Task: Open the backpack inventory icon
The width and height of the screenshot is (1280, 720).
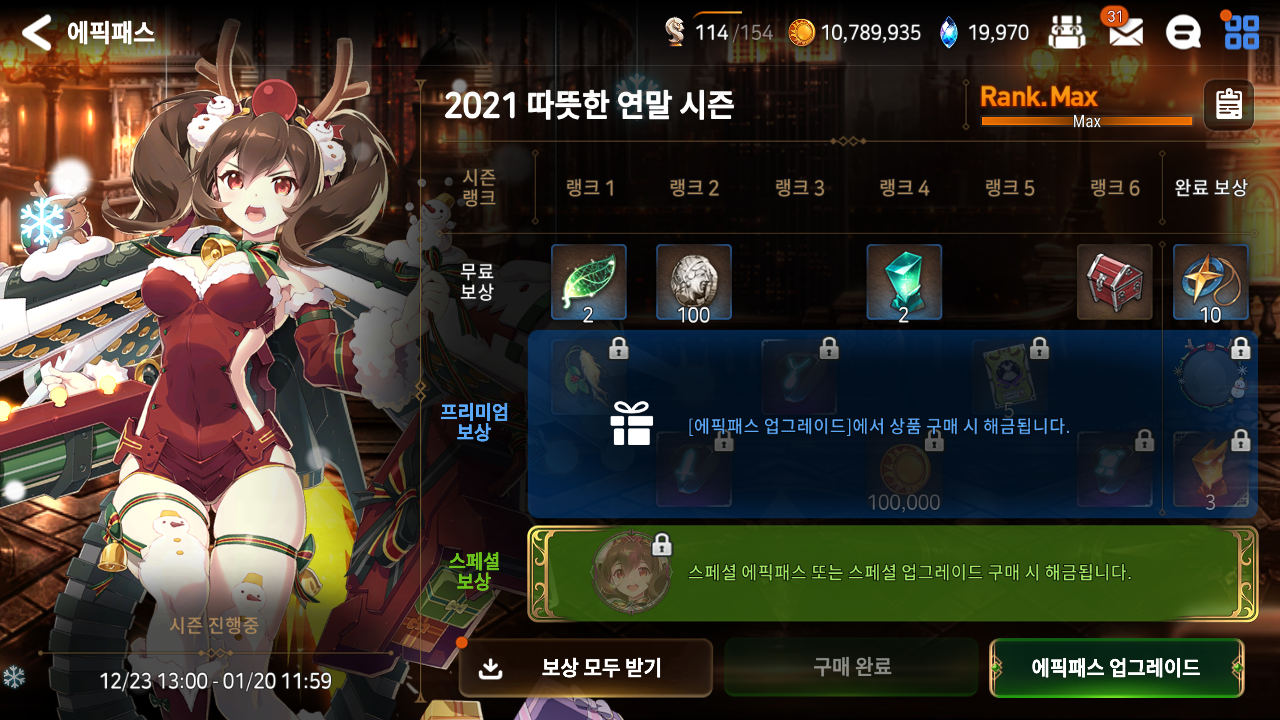Action: [x=1068, y=31]
